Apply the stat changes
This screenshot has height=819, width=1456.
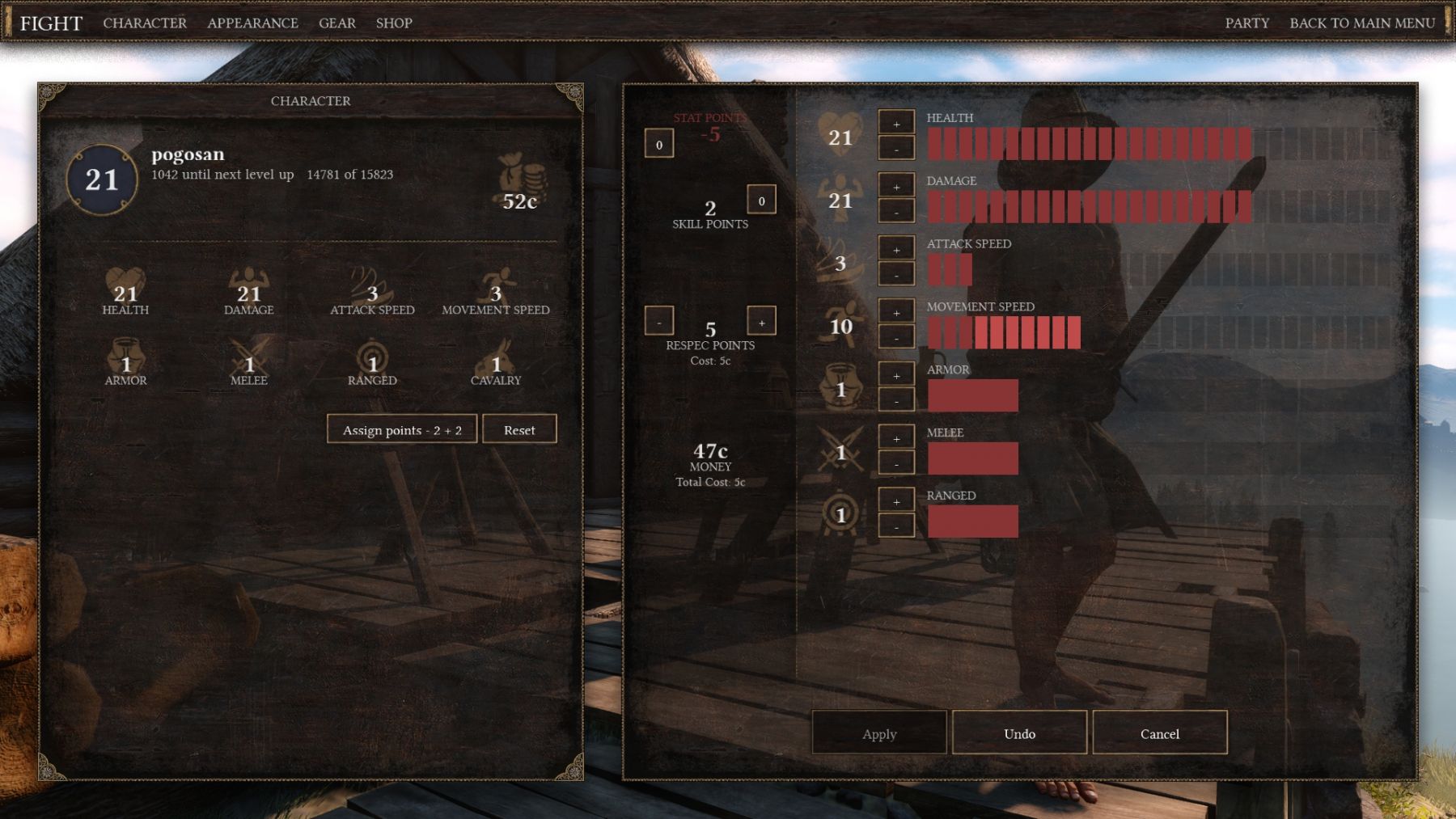[x=879, y=733]
